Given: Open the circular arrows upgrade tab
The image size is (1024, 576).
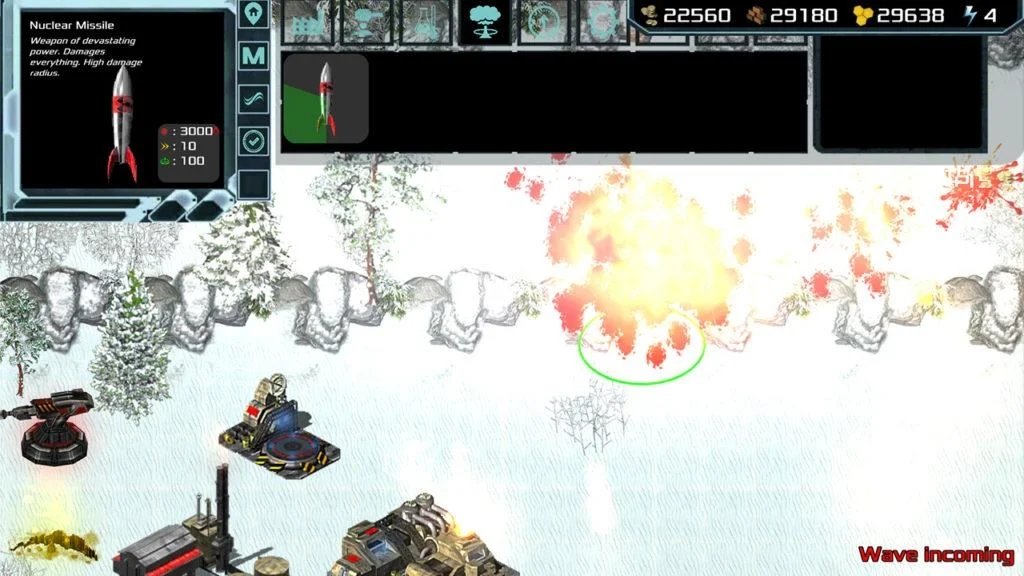Looking at the screenshot, I should tap(545, 22).
